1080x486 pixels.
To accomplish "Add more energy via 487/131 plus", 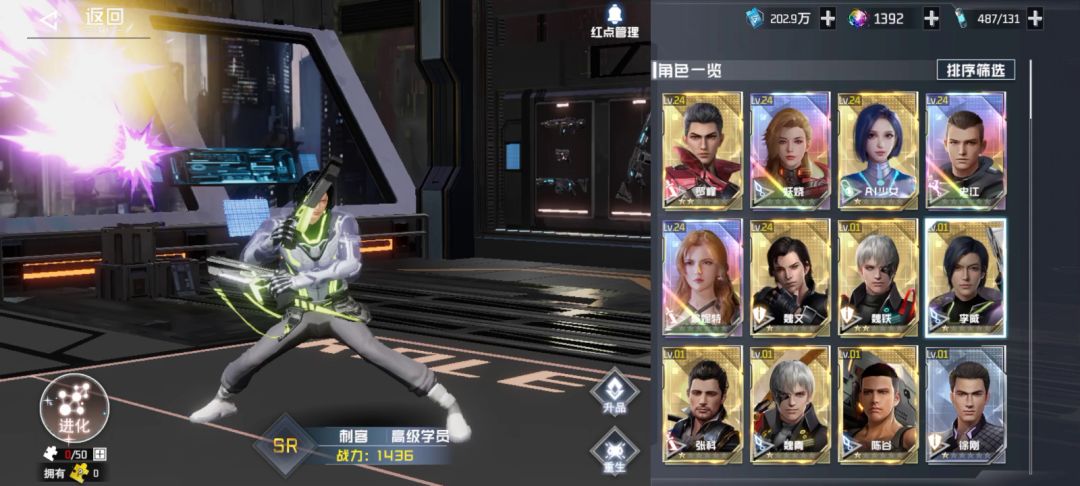I will pyautogui.click(x=1034, y=18).
